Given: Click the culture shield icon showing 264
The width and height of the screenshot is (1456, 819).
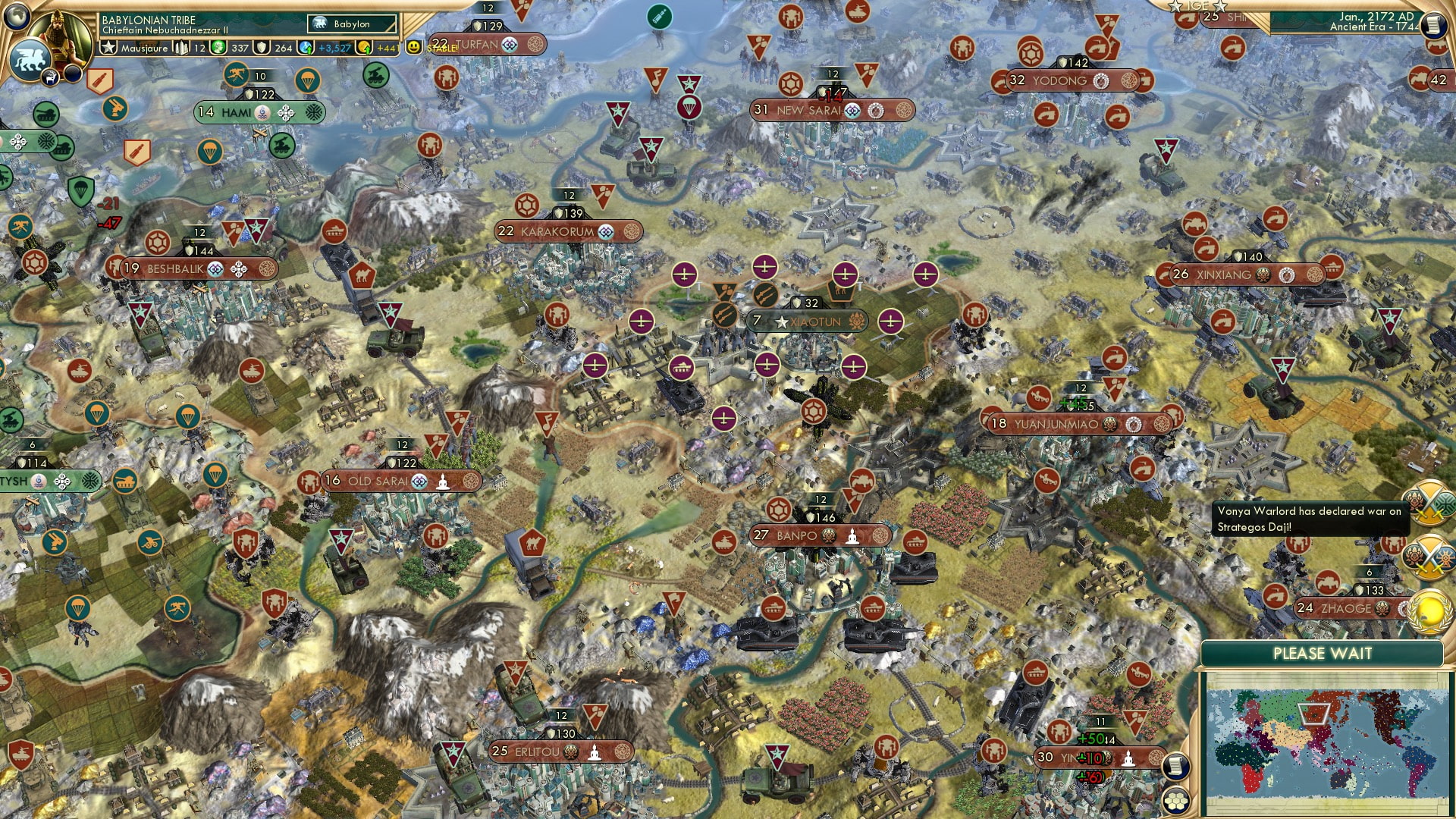Looking at the screenshot, I should pos(263,48).
